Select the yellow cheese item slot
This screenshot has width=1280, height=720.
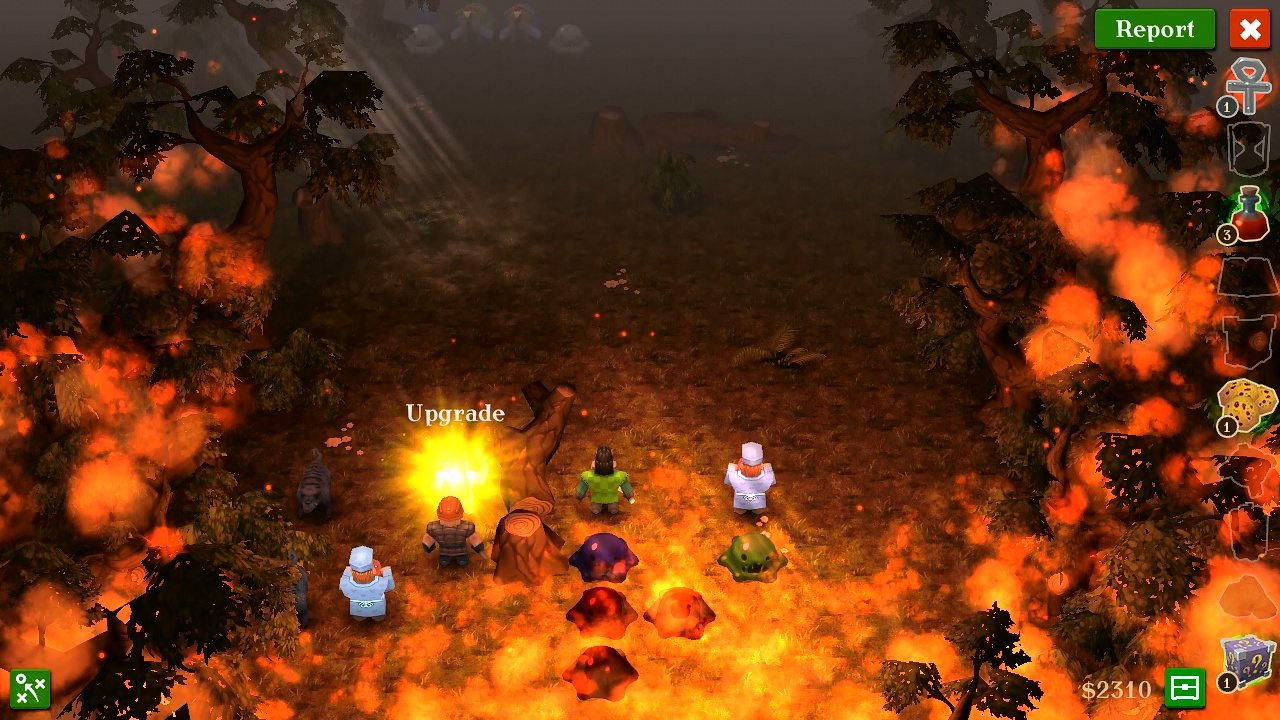1247,406
